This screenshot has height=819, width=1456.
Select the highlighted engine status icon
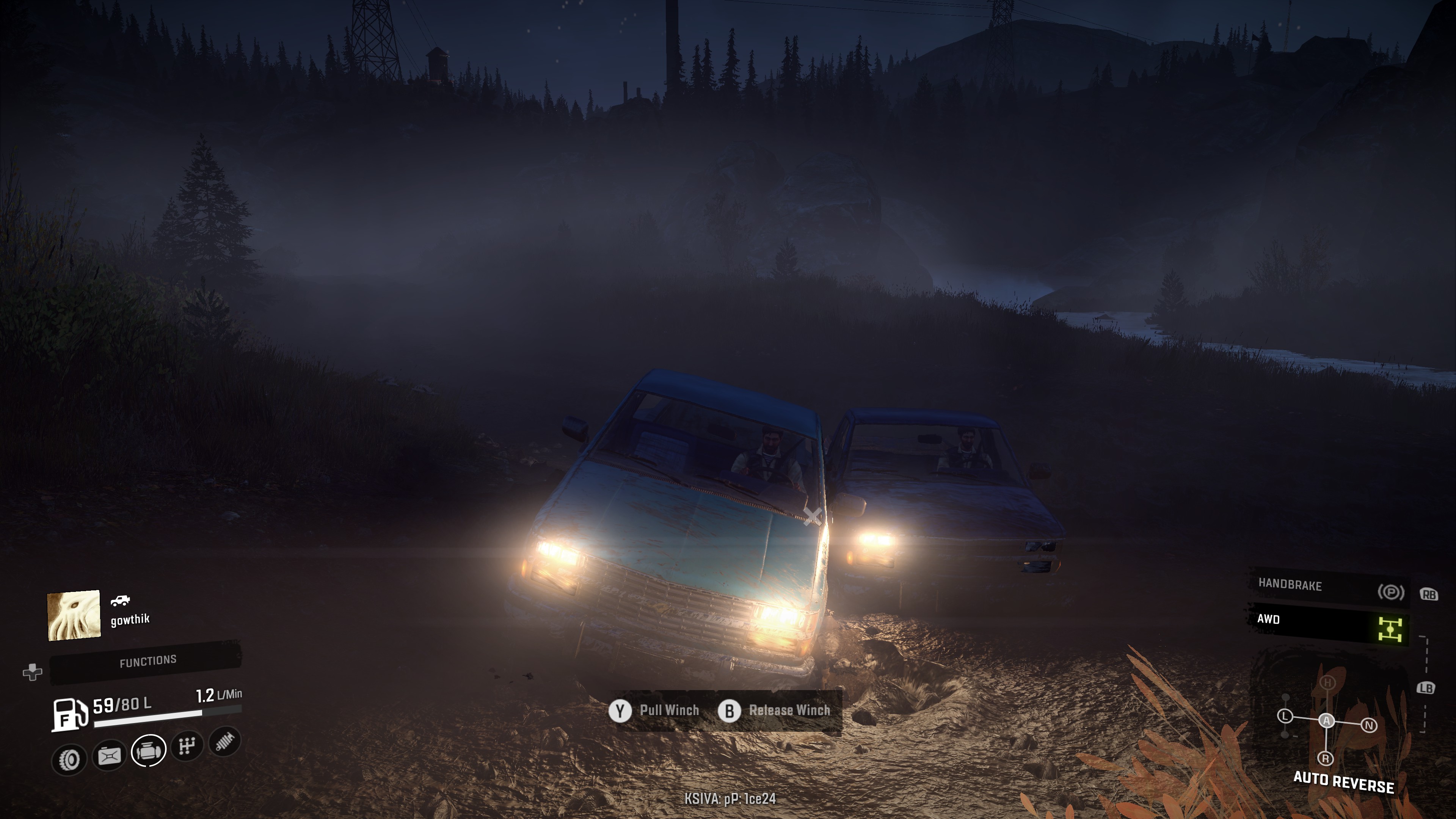148,751
